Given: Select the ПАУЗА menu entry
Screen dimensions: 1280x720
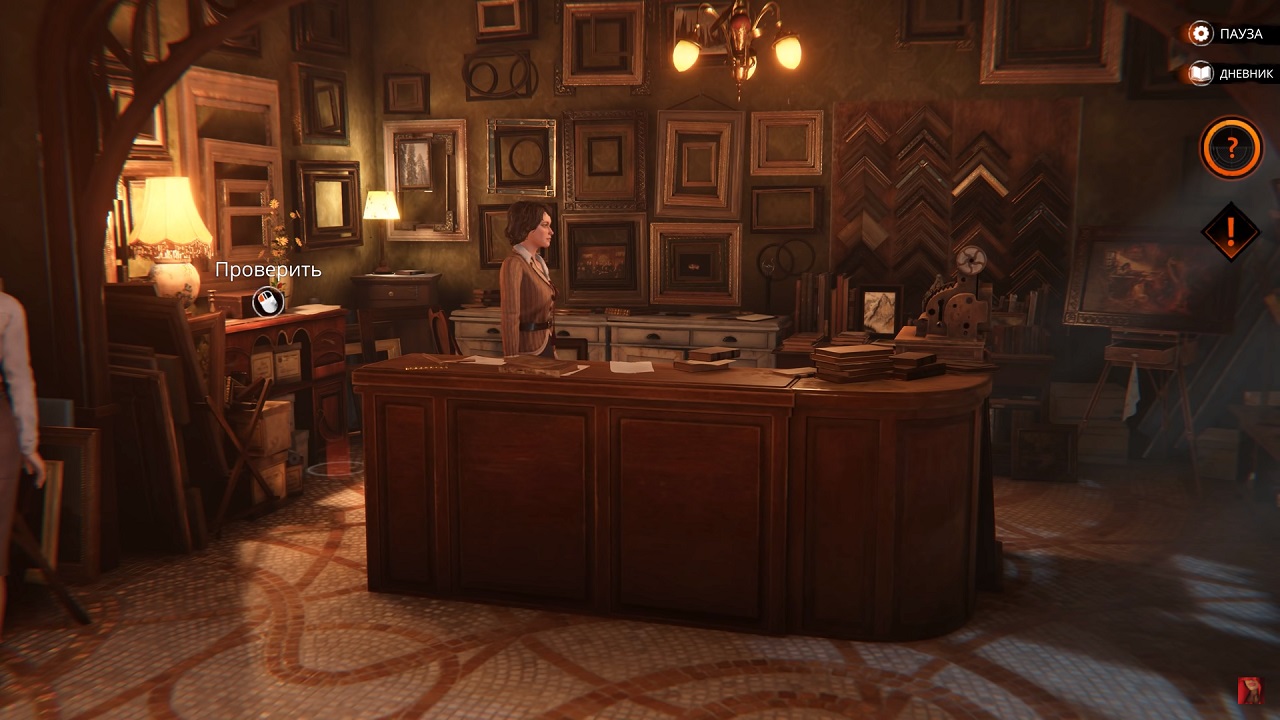Looking at the screenshot, I should [1240, 33].
